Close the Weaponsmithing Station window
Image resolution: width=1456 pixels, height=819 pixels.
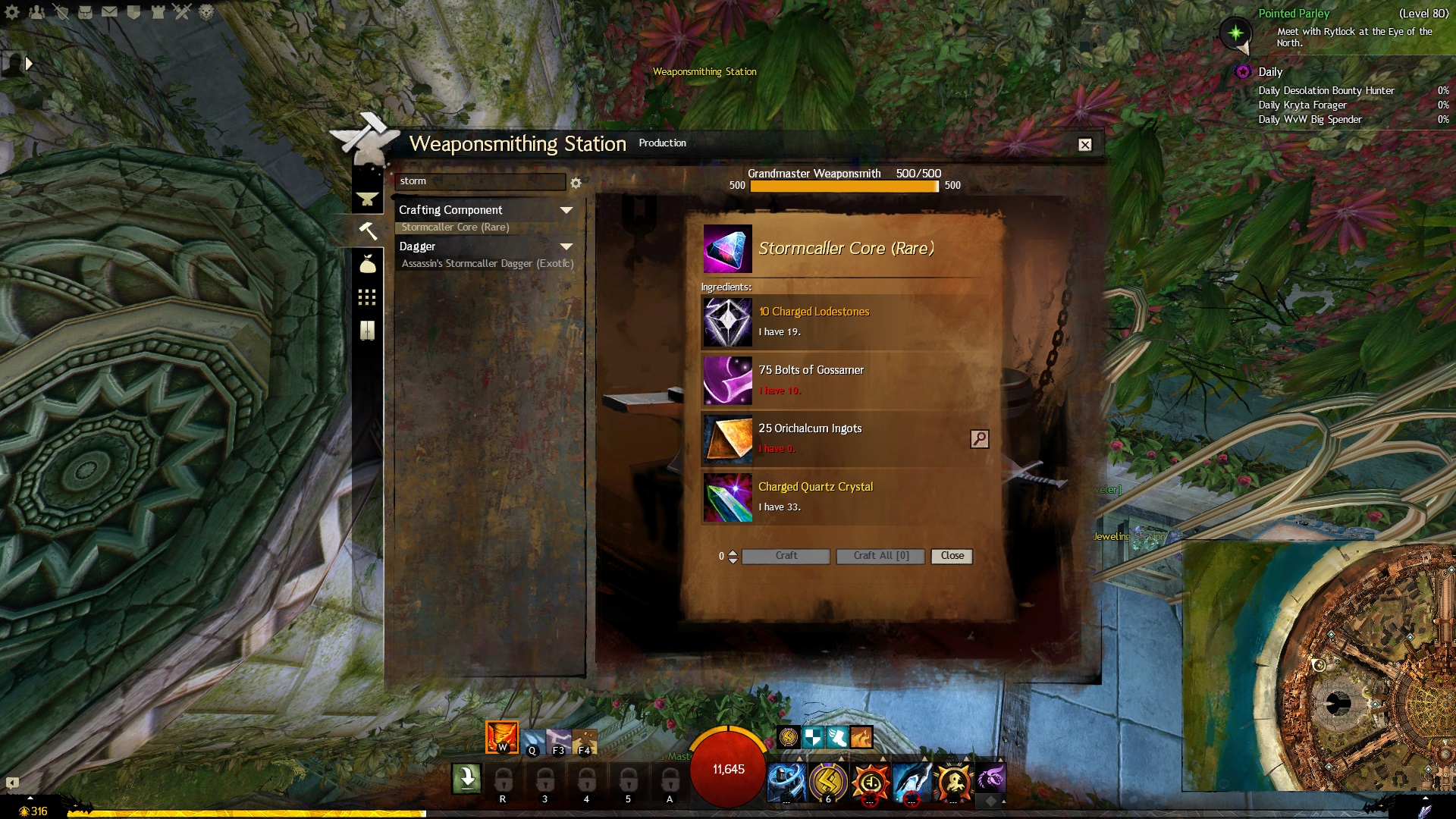1085,145
